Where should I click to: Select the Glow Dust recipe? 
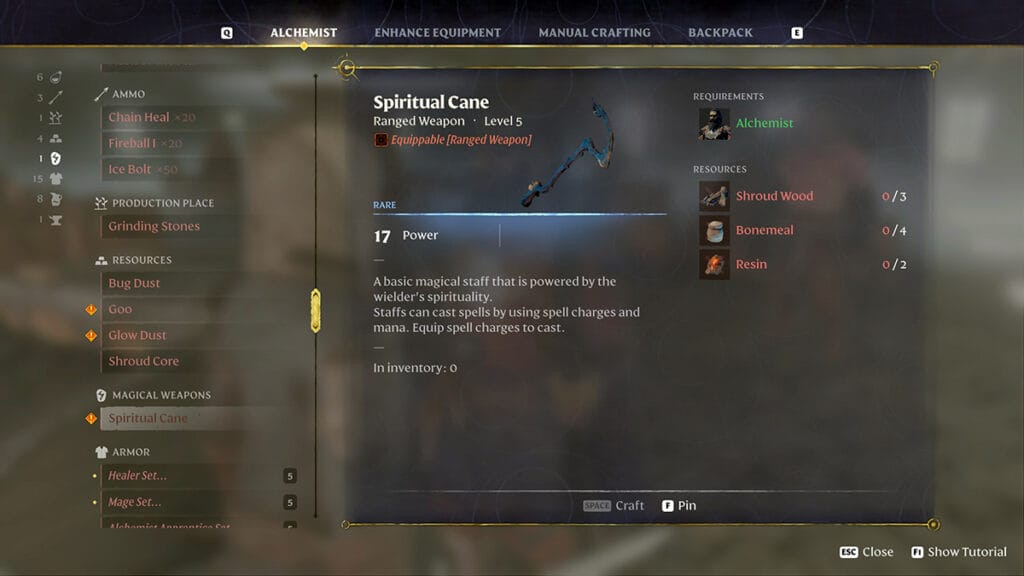(x=137, y=335)
